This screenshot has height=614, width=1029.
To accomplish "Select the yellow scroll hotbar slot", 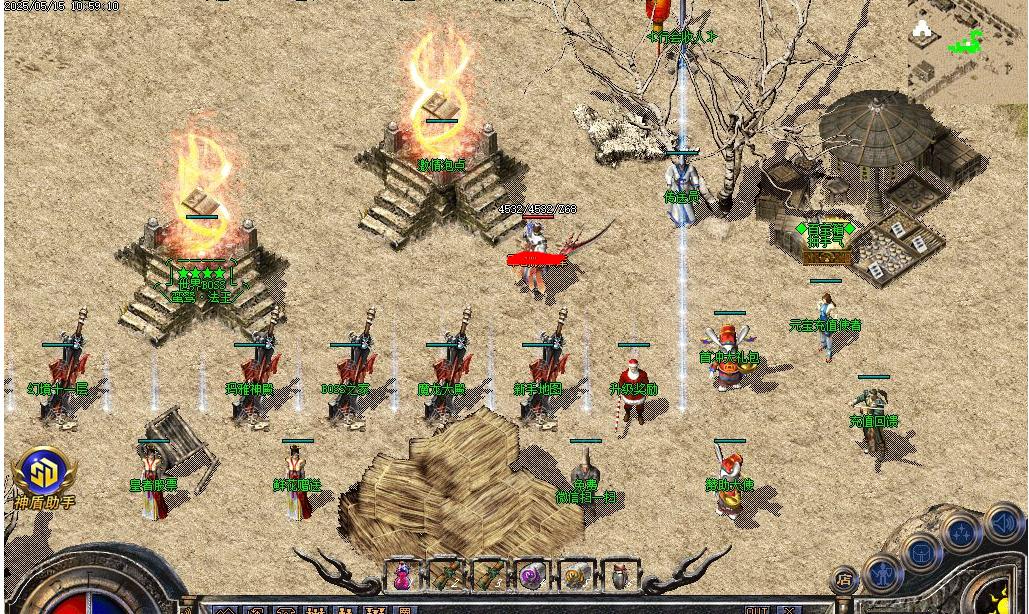I will (576, 576).
